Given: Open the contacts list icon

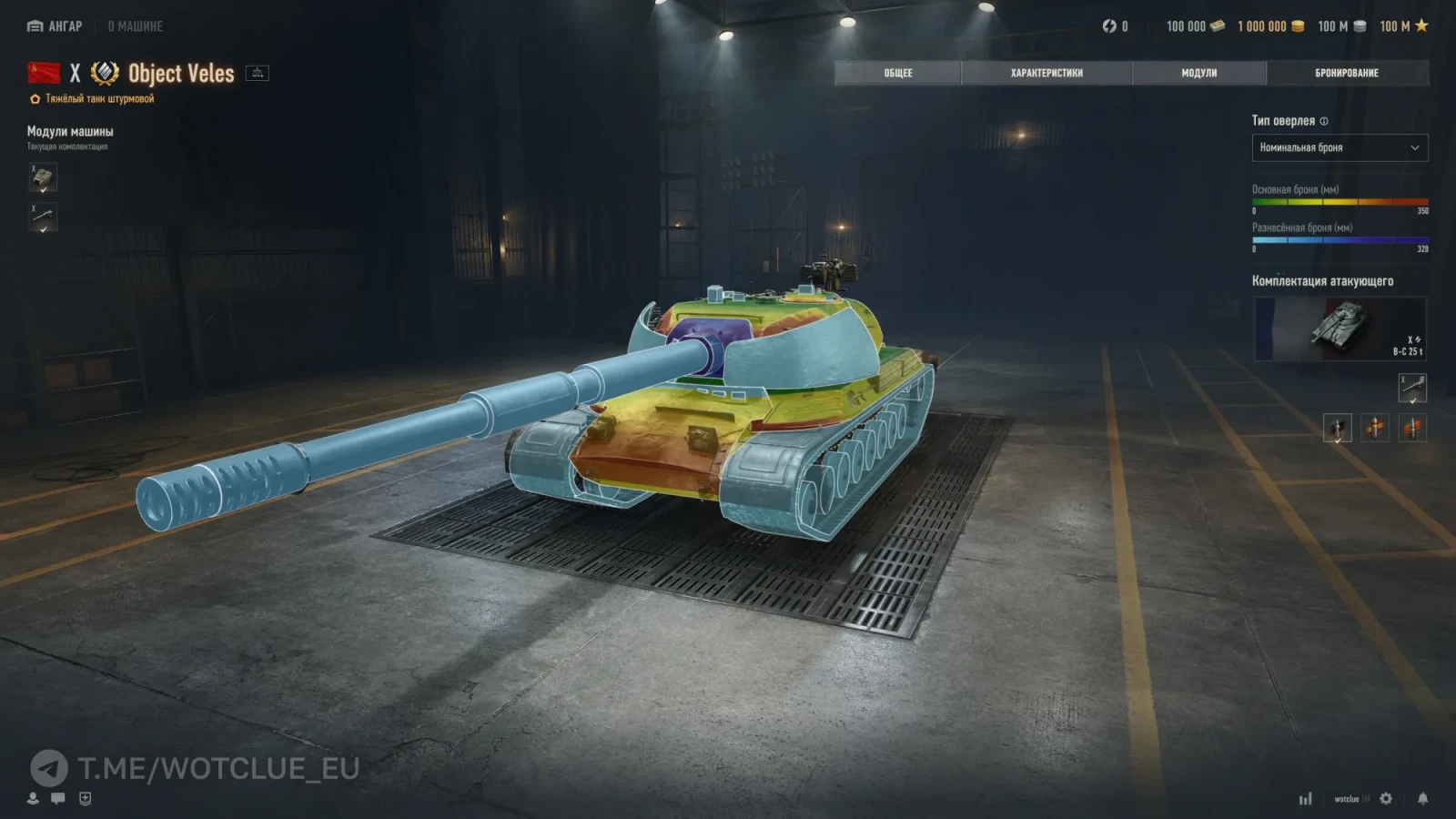Looking at the screenshot, I should tap(33, 798).
